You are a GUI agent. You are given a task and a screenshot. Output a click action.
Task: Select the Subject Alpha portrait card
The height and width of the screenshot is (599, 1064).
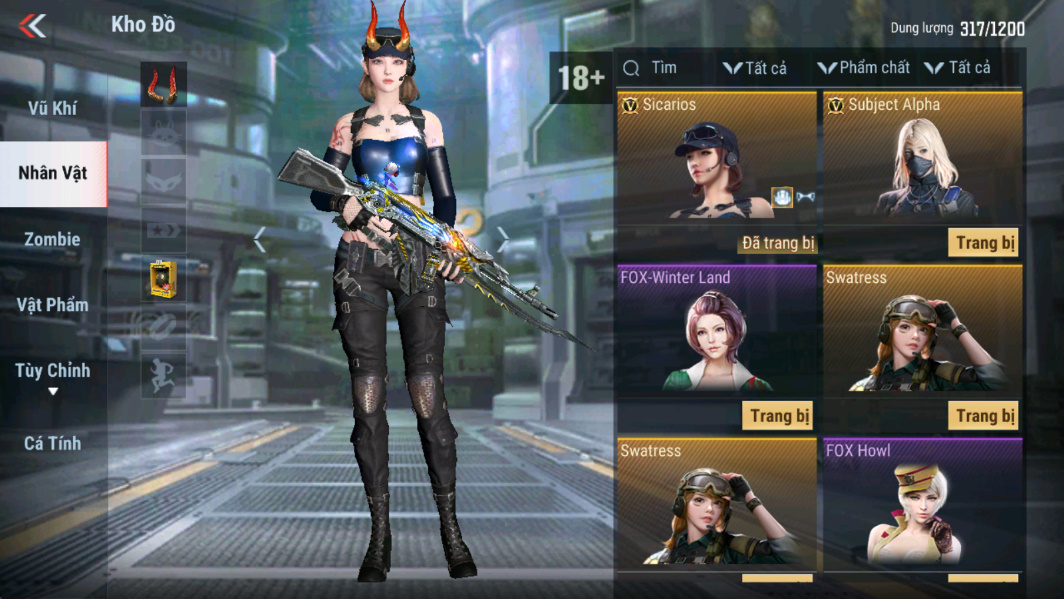click(922, 160)
